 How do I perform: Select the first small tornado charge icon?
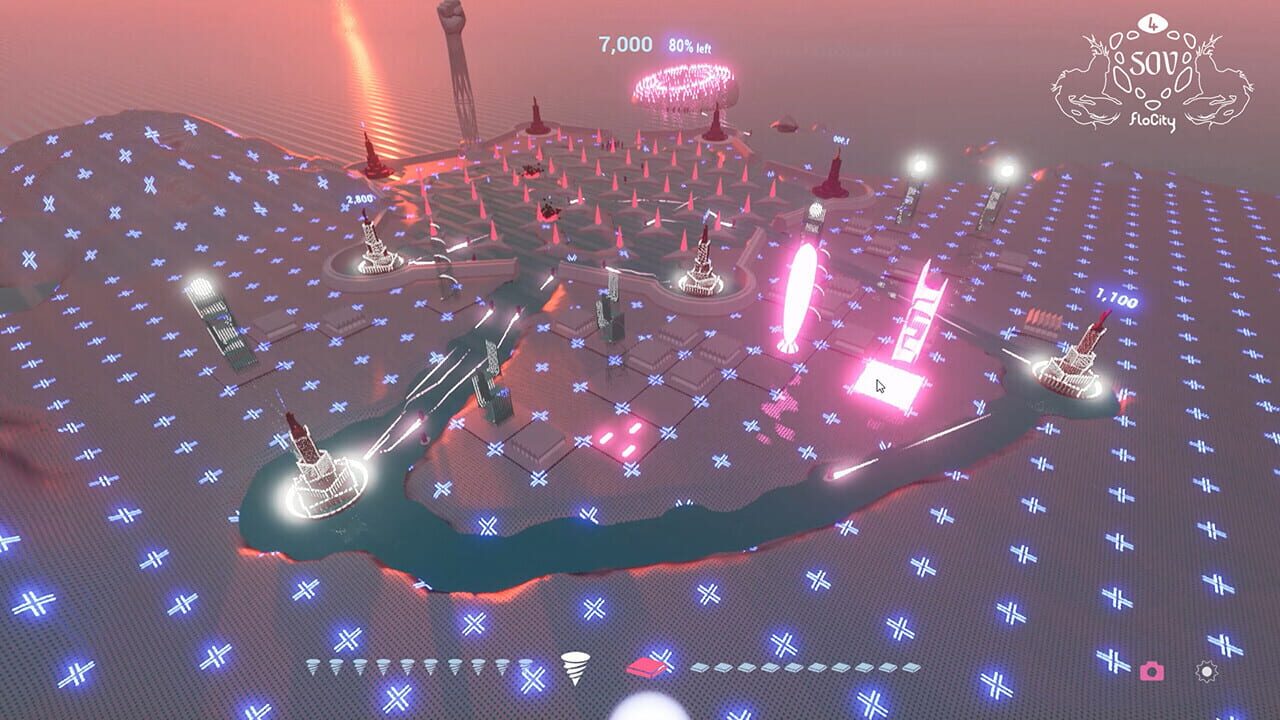313,667
